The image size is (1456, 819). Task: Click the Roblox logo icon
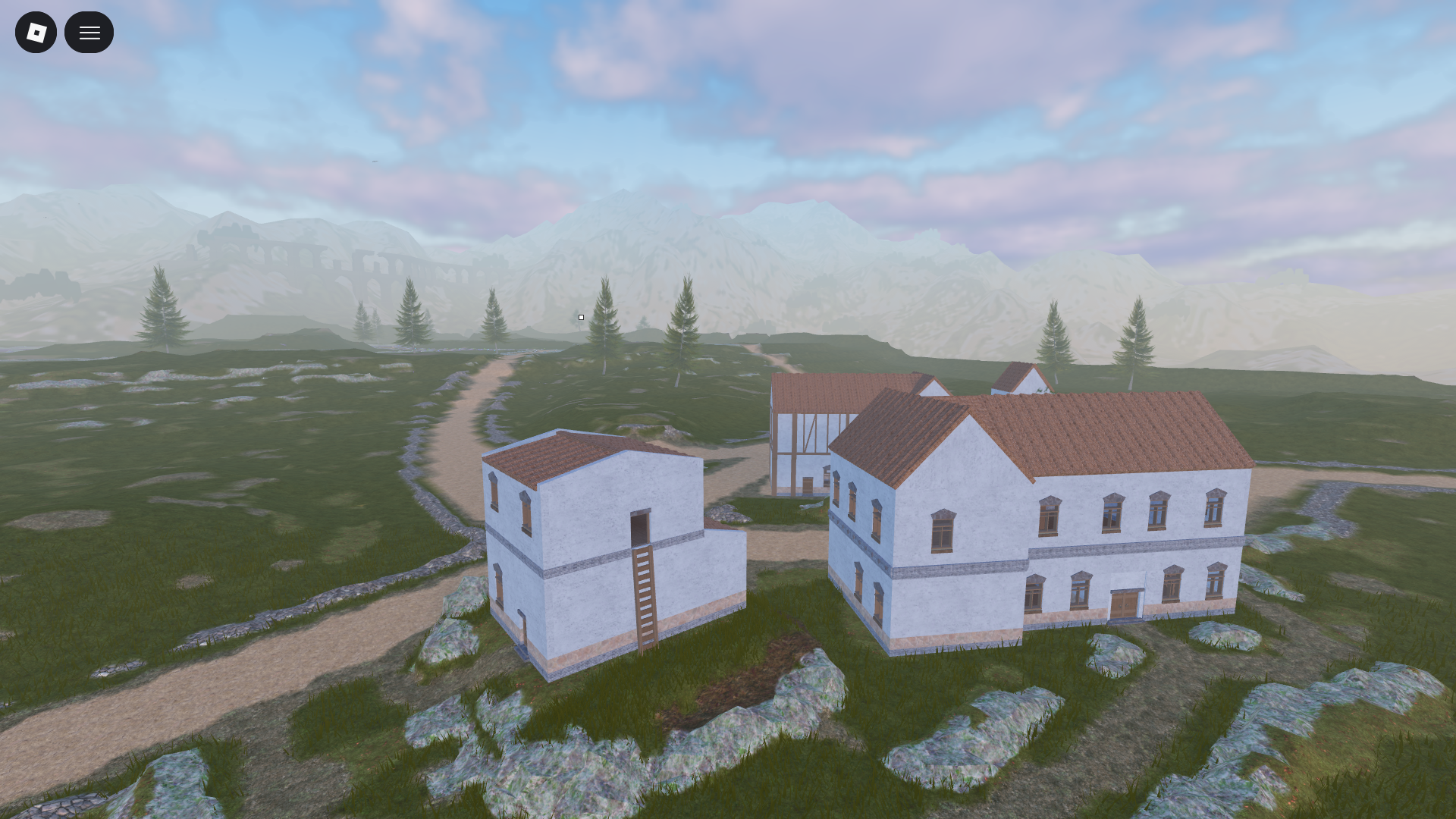(36, 32)
